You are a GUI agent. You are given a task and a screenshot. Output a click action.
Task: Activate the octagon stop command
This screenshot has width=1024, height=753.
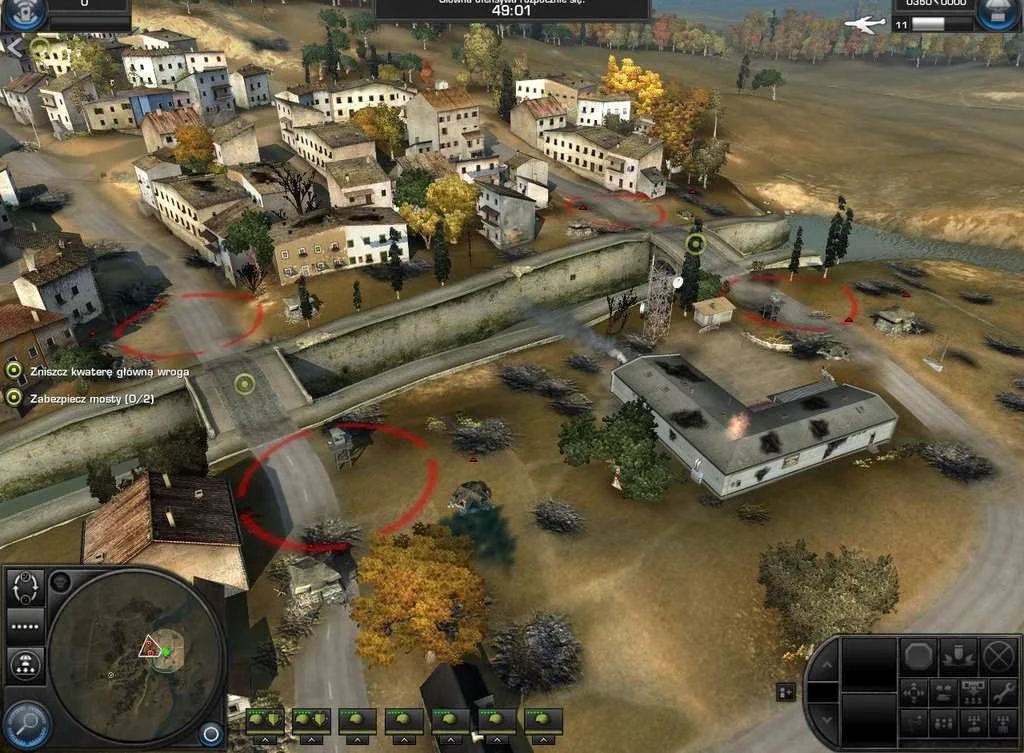tap(920, 656)
